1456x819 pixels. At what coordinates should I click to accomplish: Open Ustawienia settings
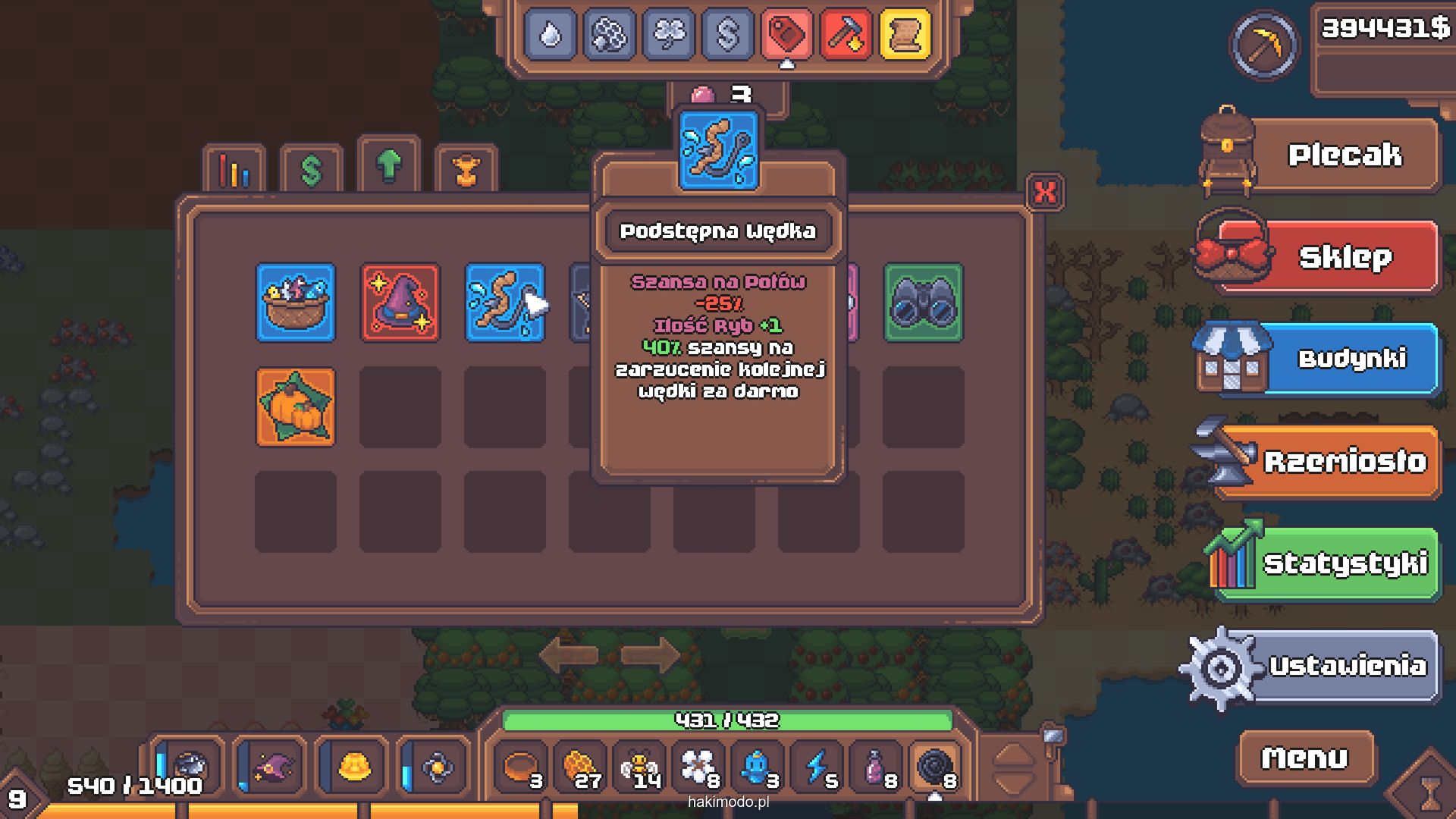pos(1346,666)
